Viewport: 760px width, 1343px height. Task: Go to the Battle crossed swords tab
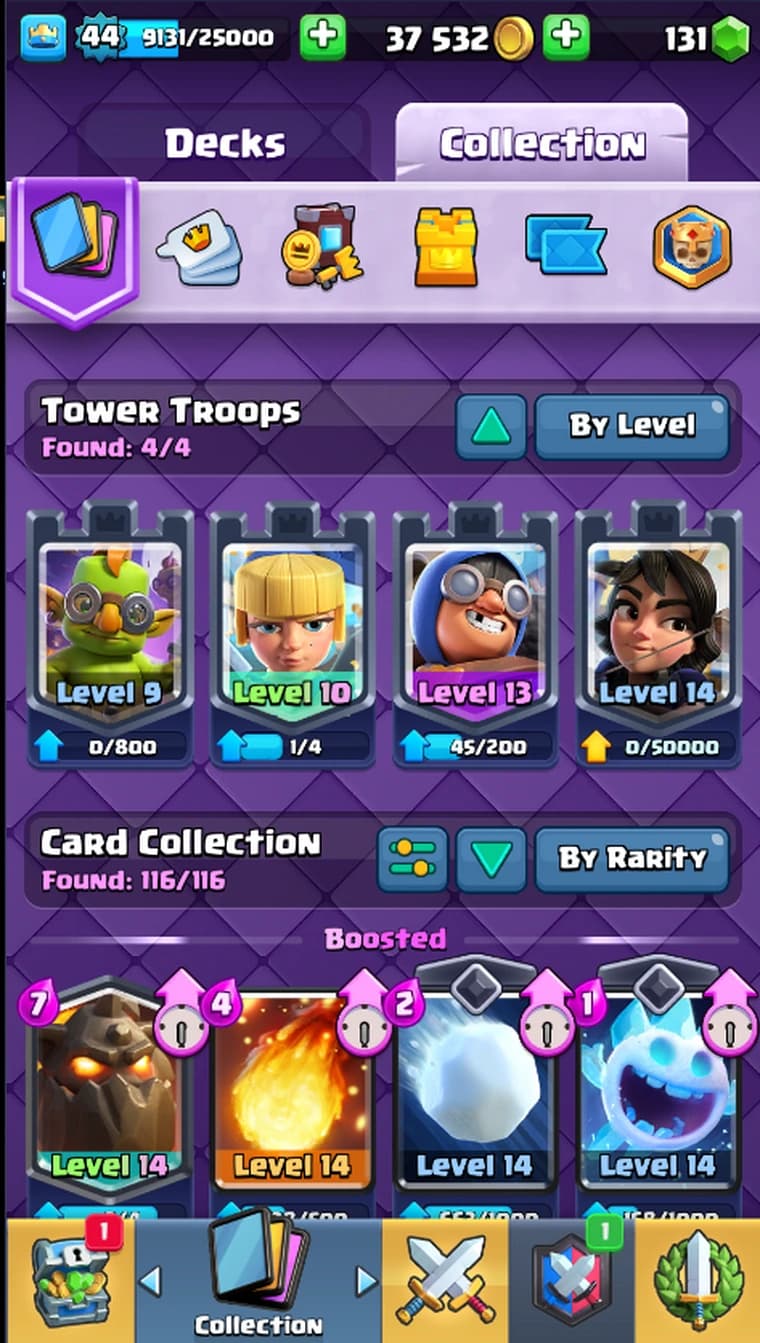[x=445, y=1280]
